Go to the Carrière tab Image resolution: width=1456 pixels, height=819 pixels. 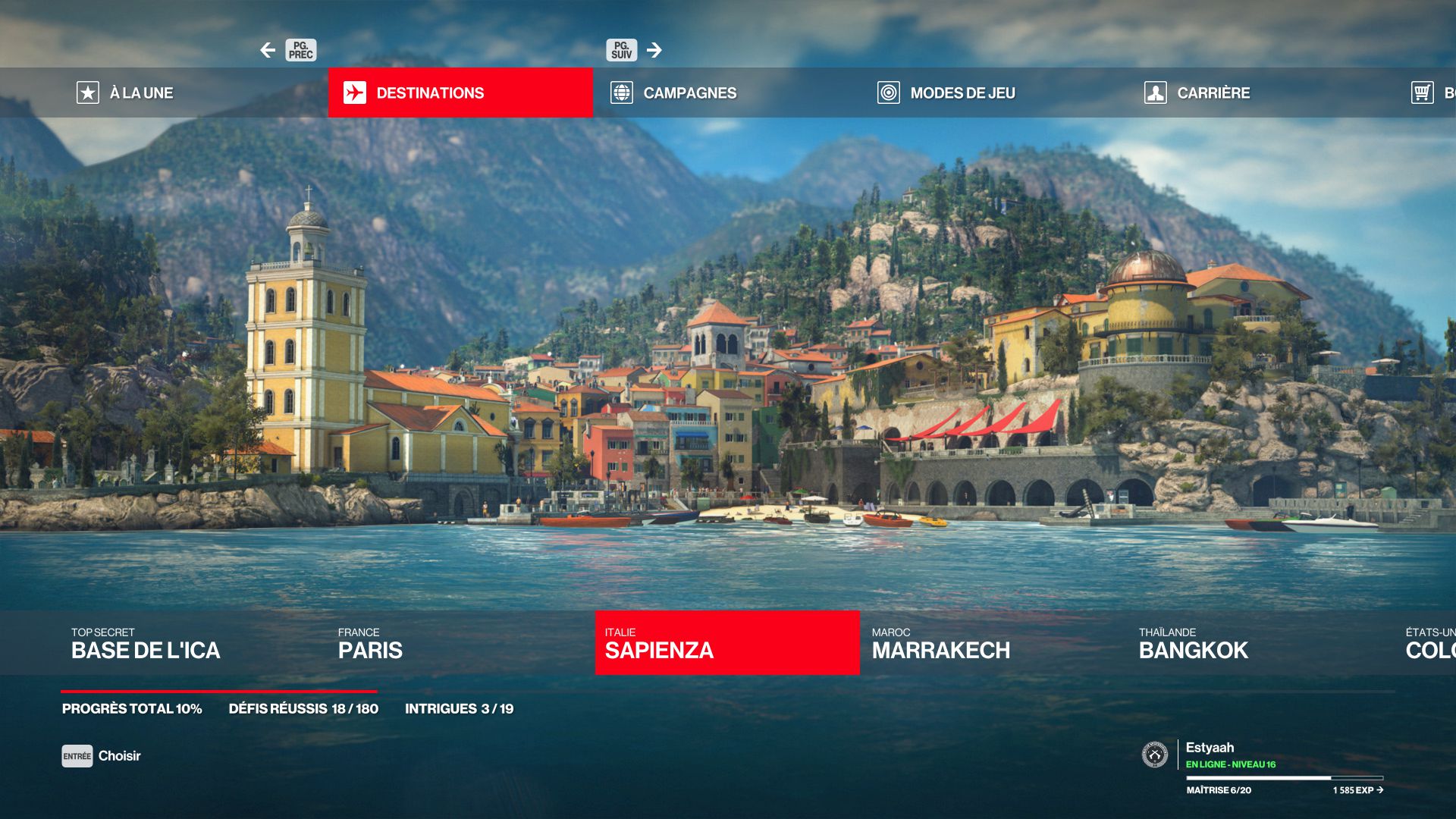[1213, 93]
